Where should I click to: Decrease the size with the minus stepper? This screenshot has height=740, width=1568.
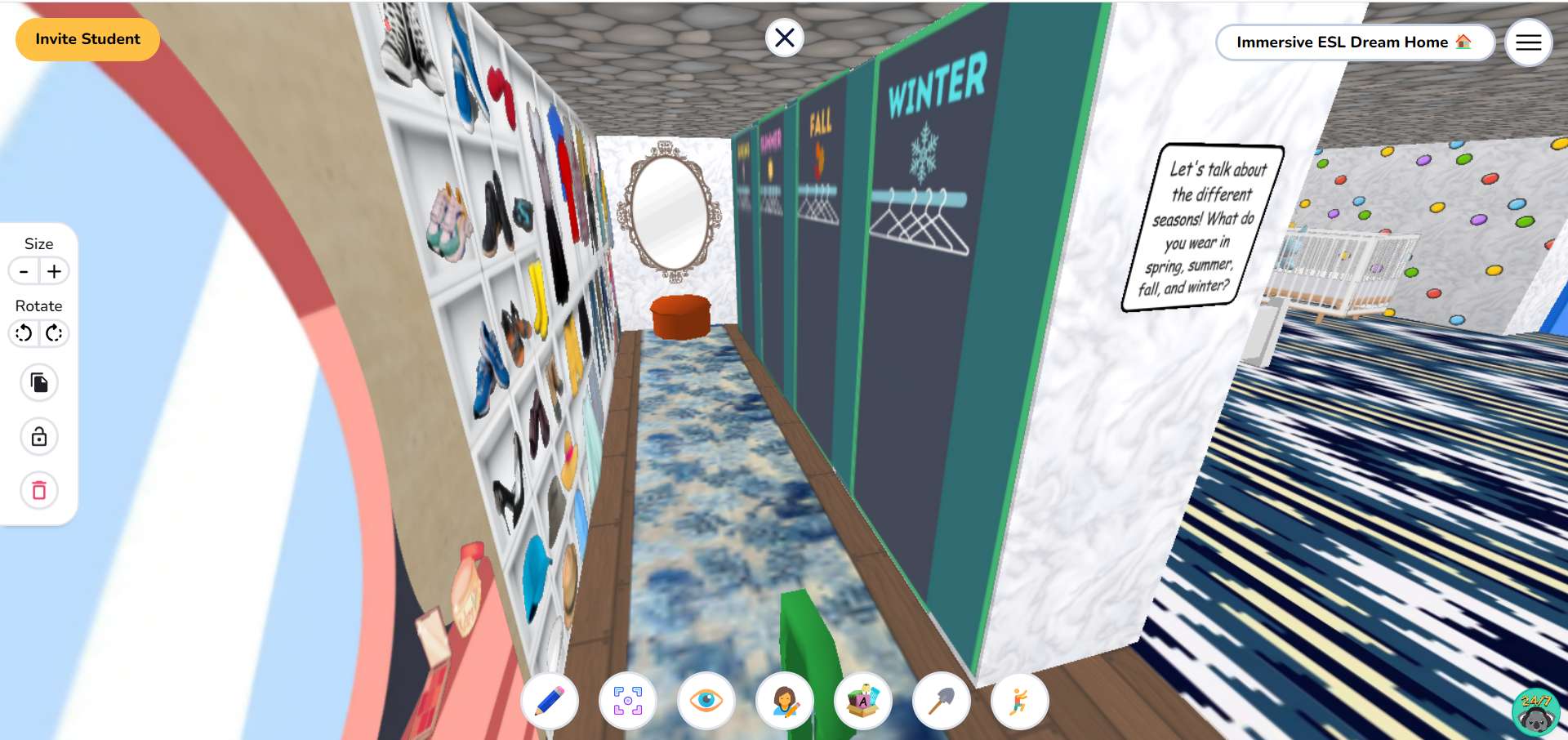tap(23, 271)
